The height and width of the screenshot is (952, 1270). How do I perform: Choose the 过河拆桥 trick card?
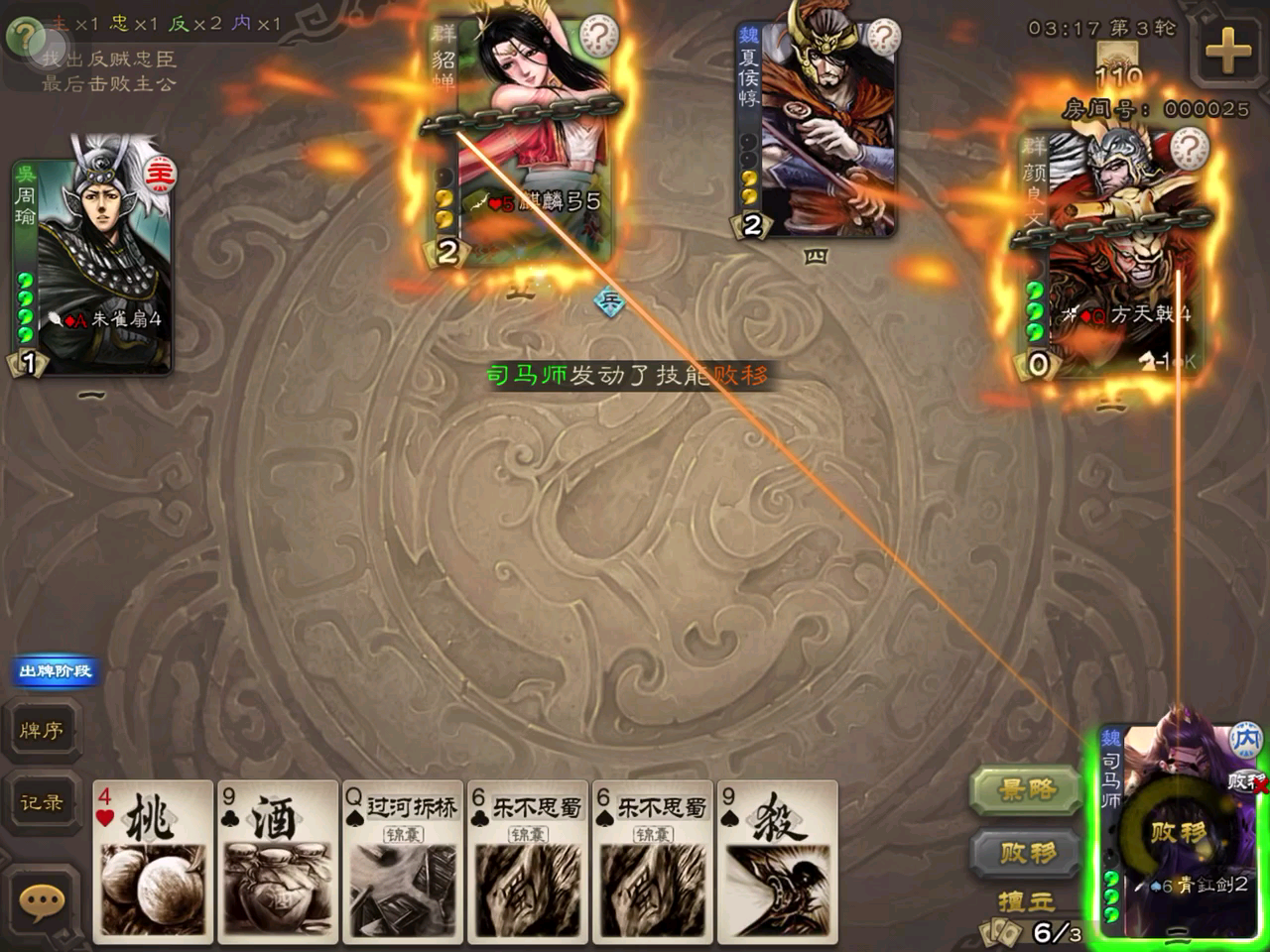pyautogui.click(x=403, y=861)
